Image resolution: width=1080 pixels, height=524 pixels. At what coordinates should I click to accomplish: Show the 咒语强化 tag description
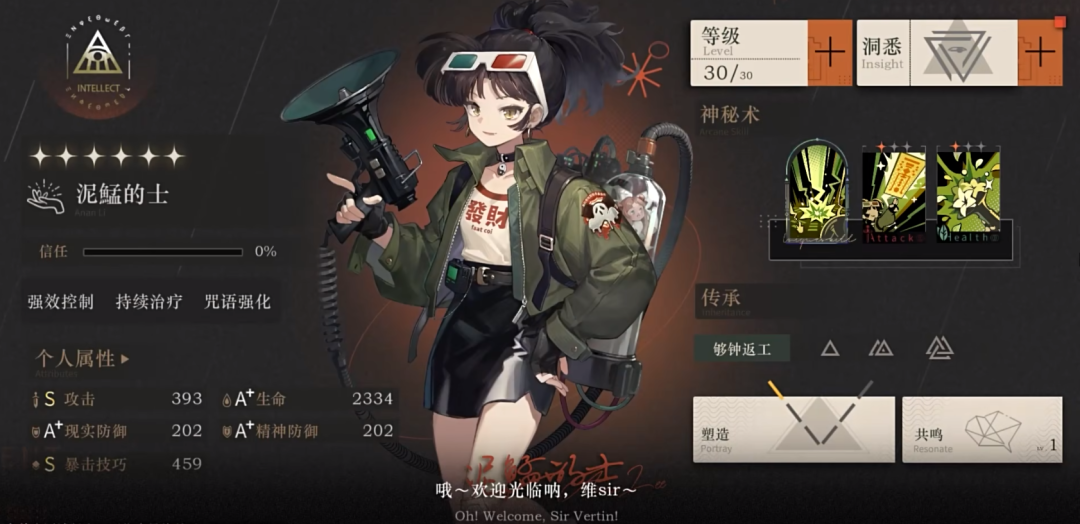click(x=237, y=301)
